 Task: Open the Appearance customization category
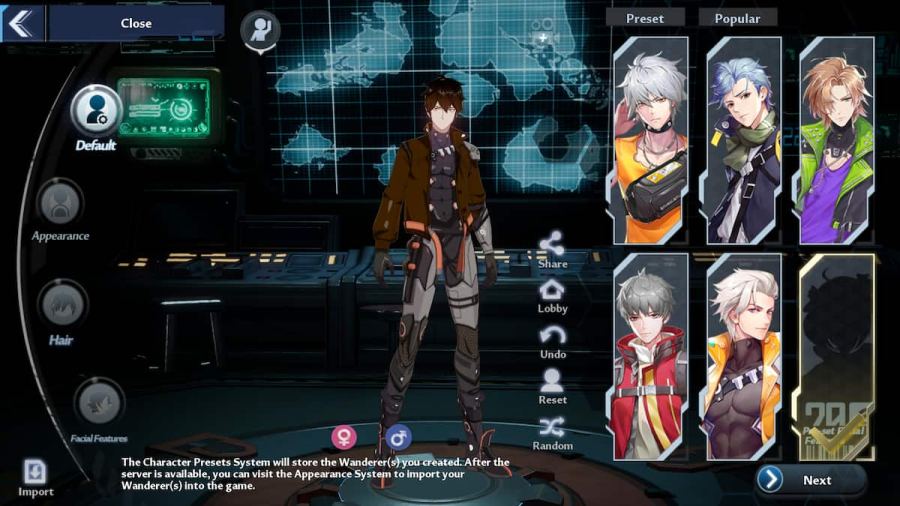pyautogui.click(x=60, y=205)
